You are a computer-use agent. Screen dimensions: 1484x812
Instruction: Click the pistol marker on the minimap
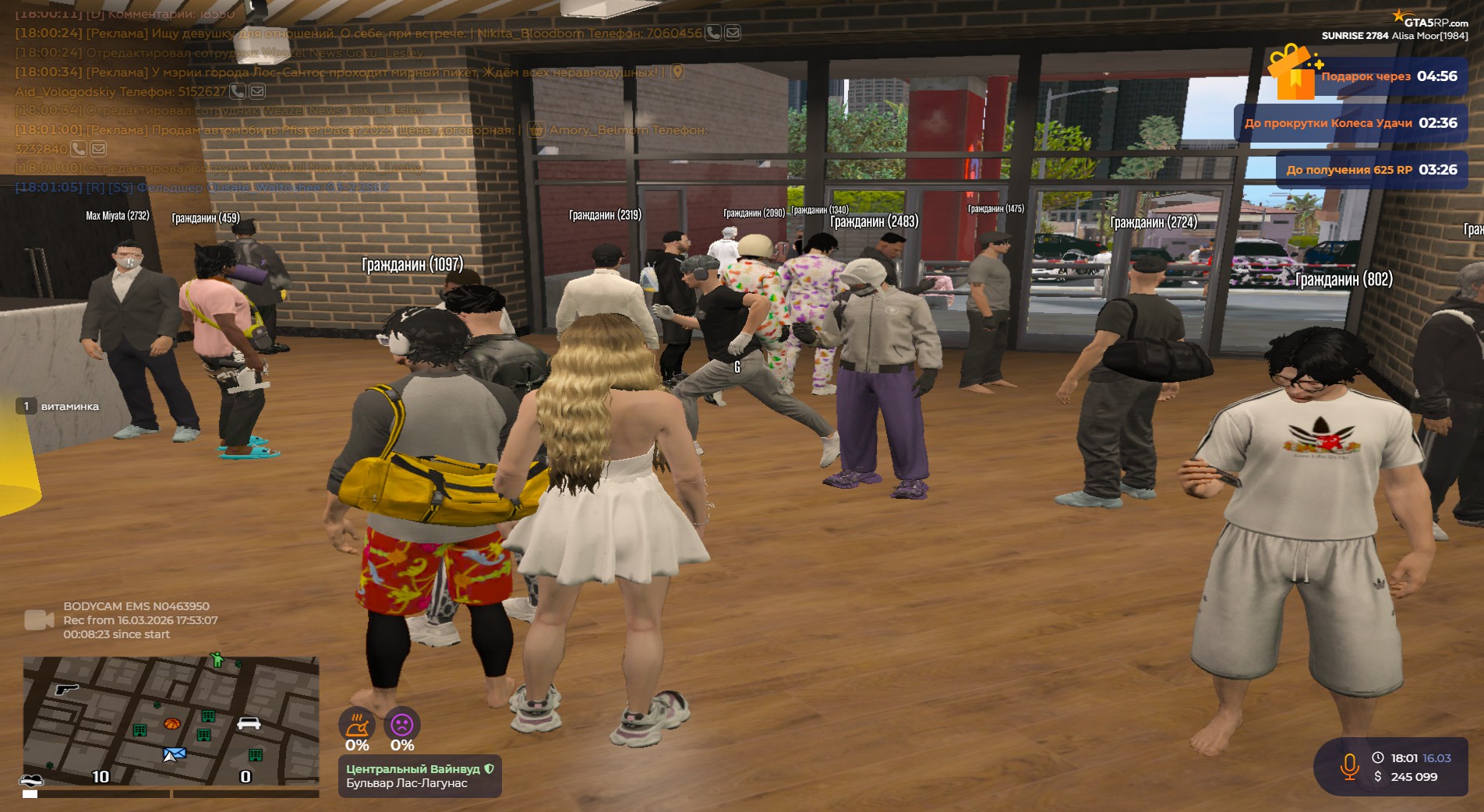click(x=67, y=689)
